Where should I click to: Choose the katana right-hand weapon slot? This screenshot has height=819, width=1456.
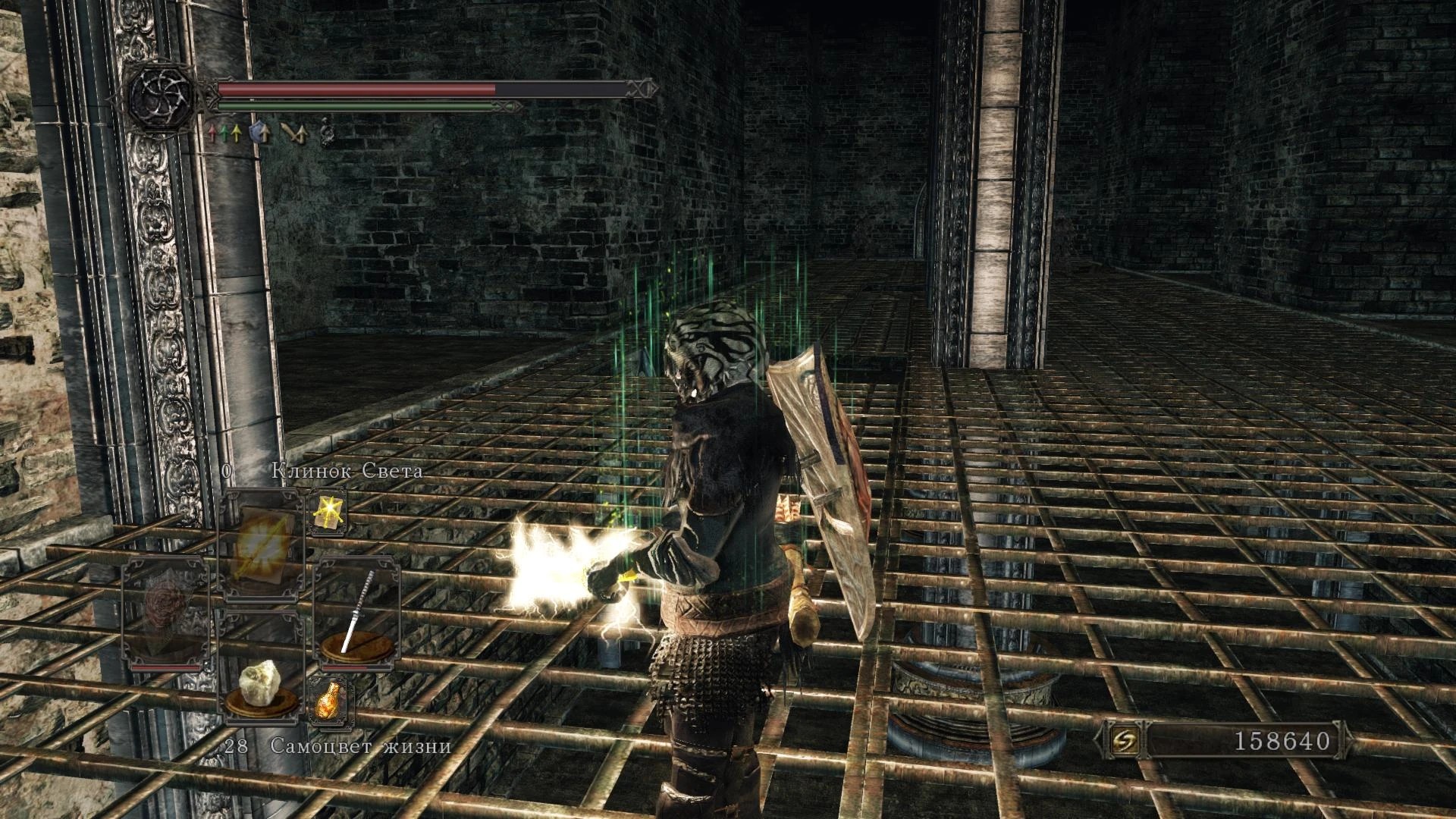coord(357,613)
